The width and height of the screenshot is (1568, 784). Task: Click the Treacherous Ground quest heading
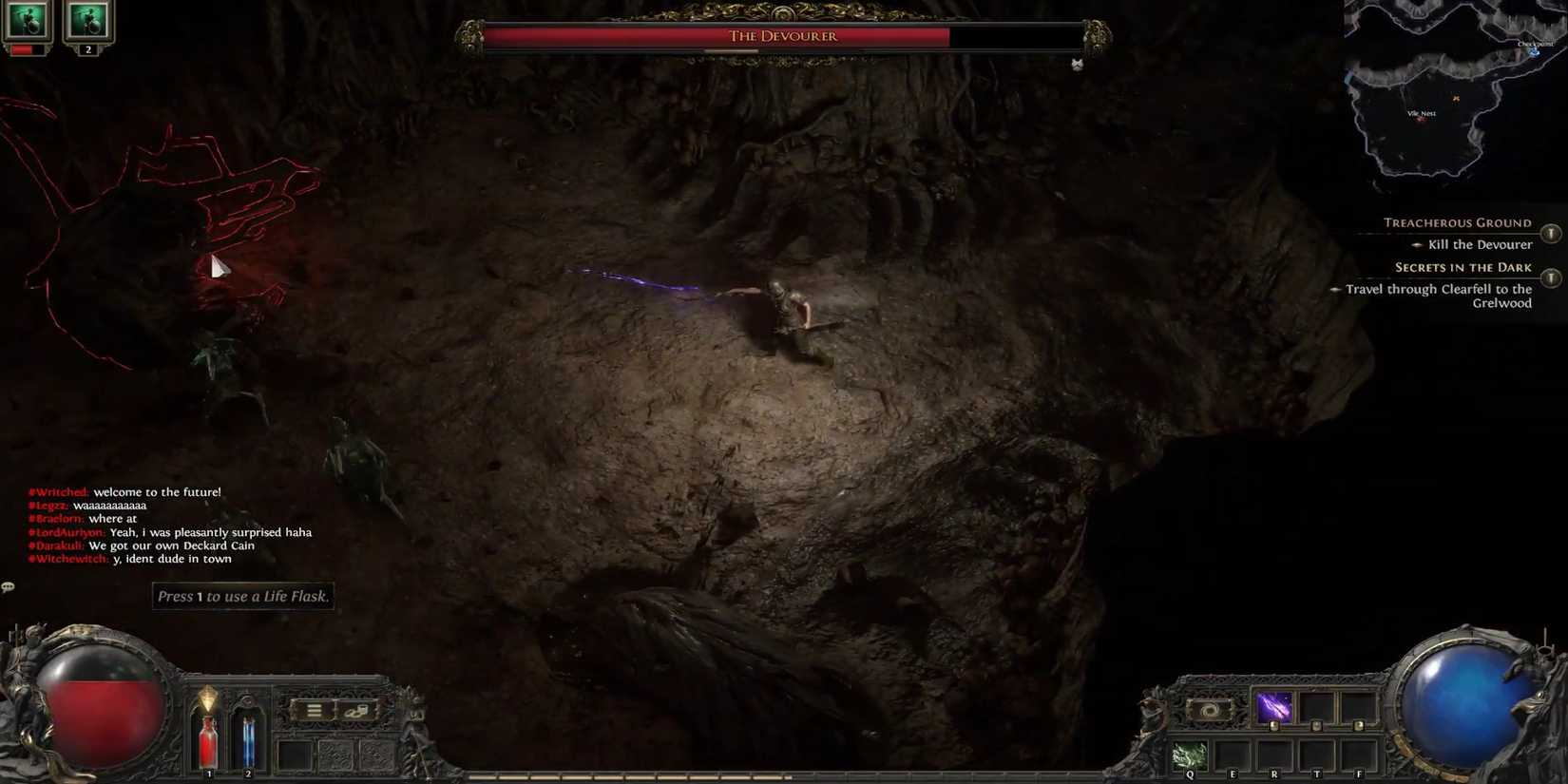click(1457, 222)
